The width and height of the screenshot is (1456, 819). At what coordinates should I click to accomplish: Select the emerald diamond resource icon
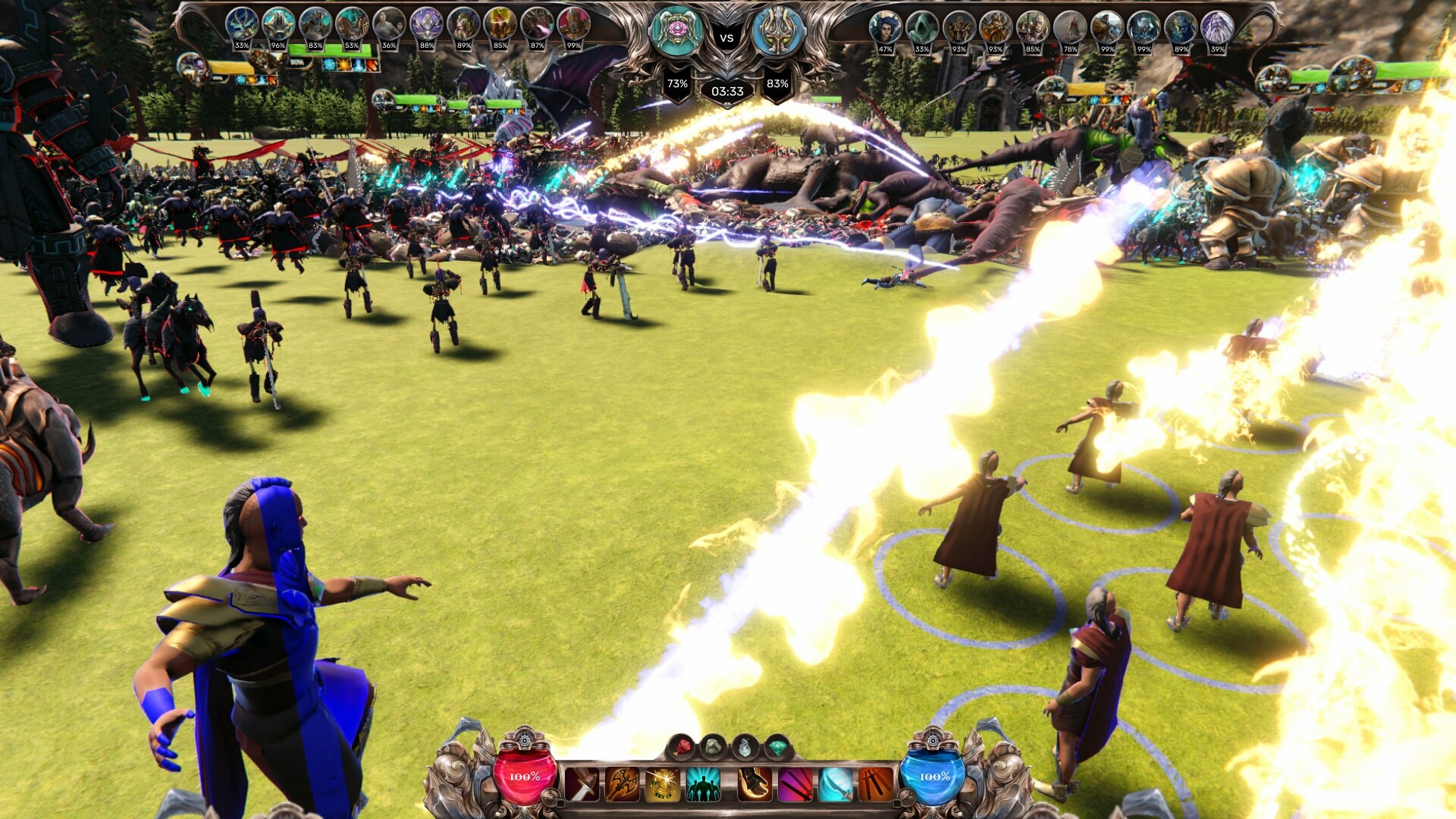pos(777,748)
